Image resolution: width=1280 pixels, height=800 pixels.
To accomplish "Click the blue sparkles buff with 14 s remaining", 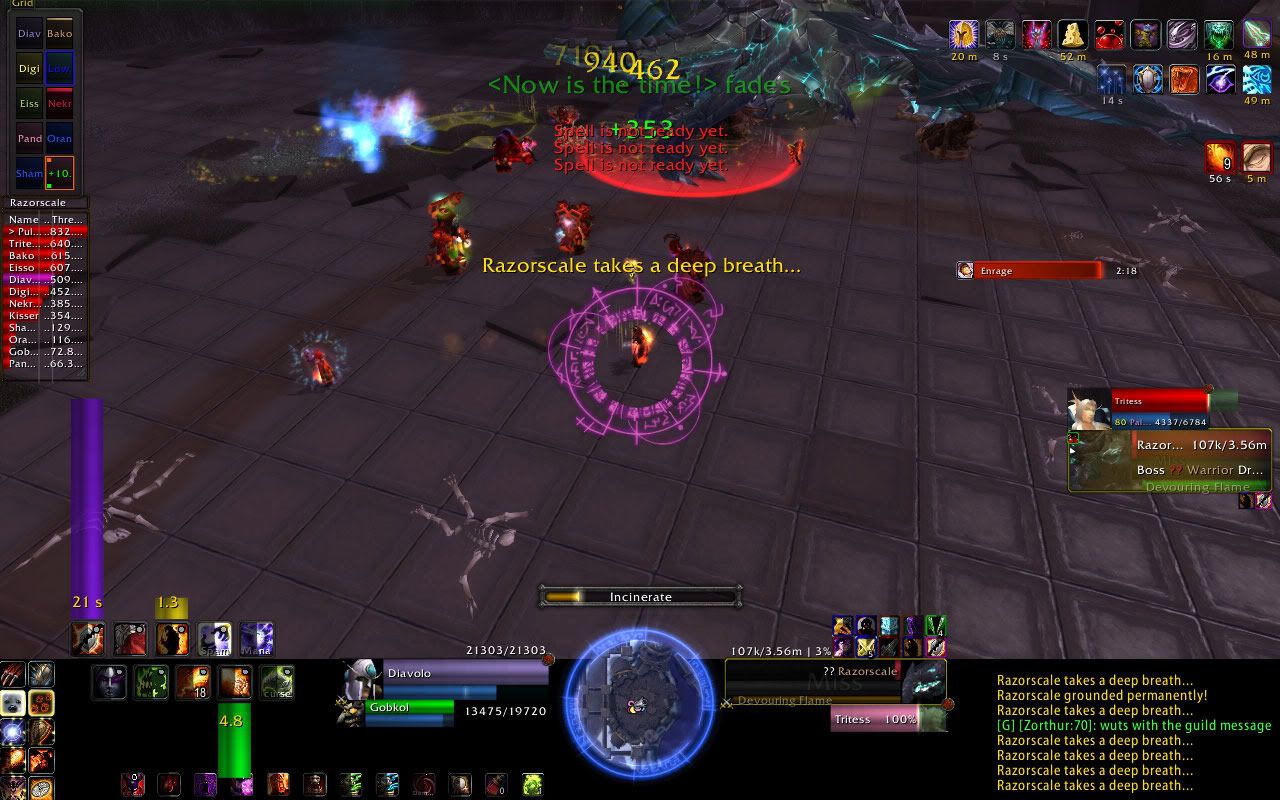I will coord(1112,78).
